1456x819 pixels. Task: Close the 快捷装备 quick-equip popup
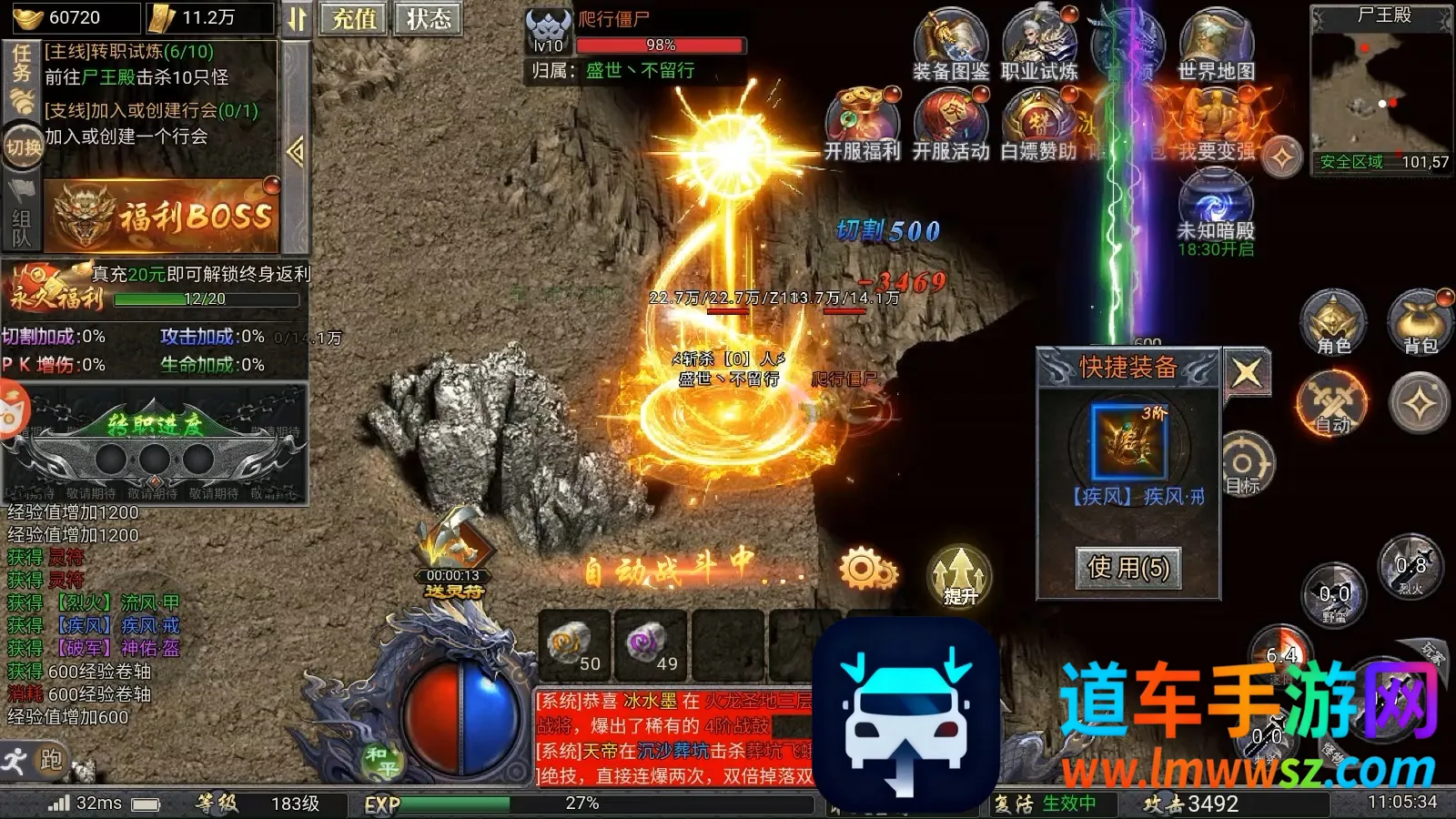coord(1246,371)
